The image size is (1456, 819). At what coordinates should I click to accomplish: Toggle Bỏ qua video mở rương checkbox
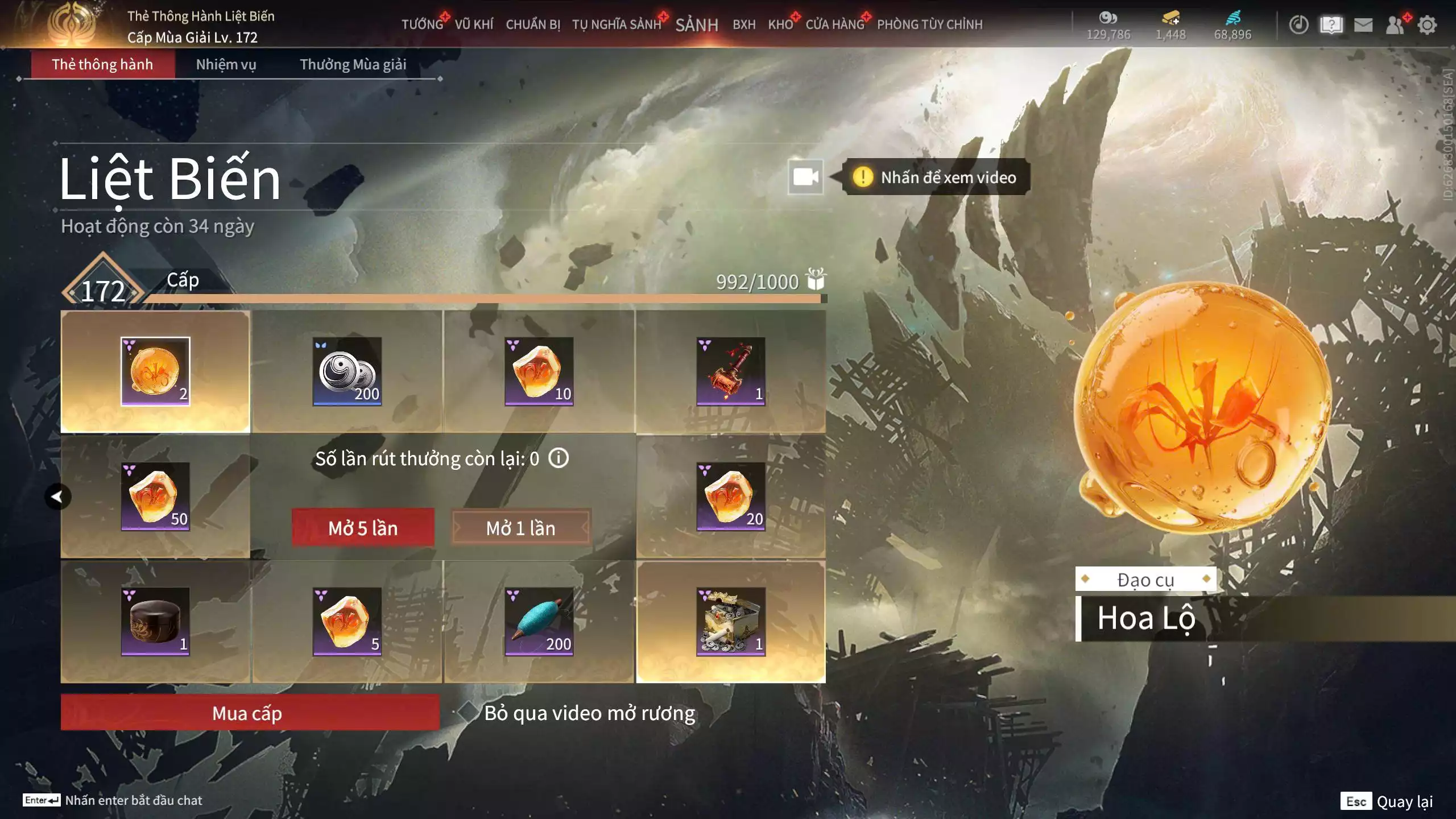(x=468, y=712)
